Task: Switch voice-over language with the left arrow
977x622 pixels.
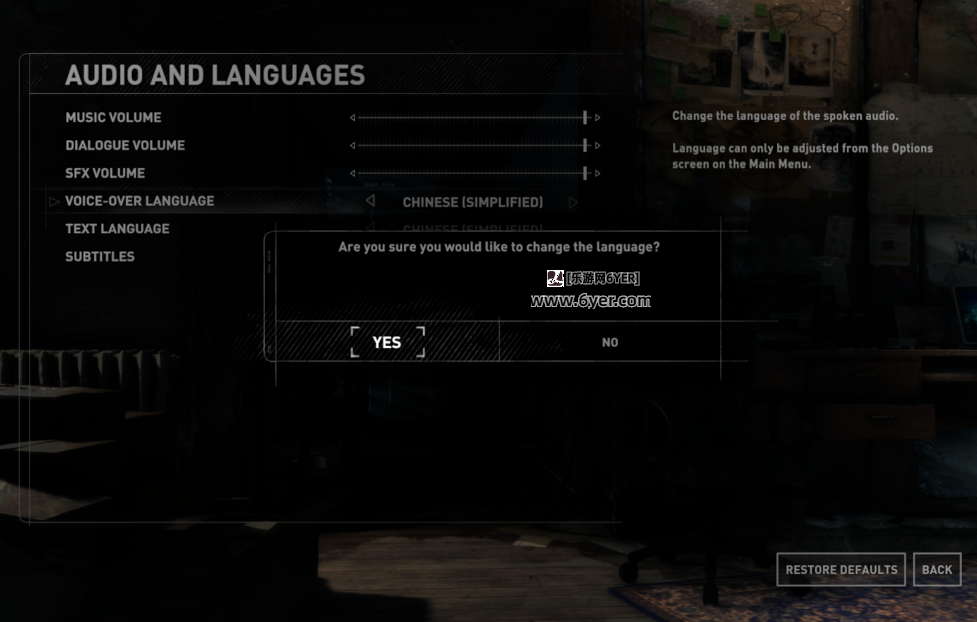Action: (371, 201)
